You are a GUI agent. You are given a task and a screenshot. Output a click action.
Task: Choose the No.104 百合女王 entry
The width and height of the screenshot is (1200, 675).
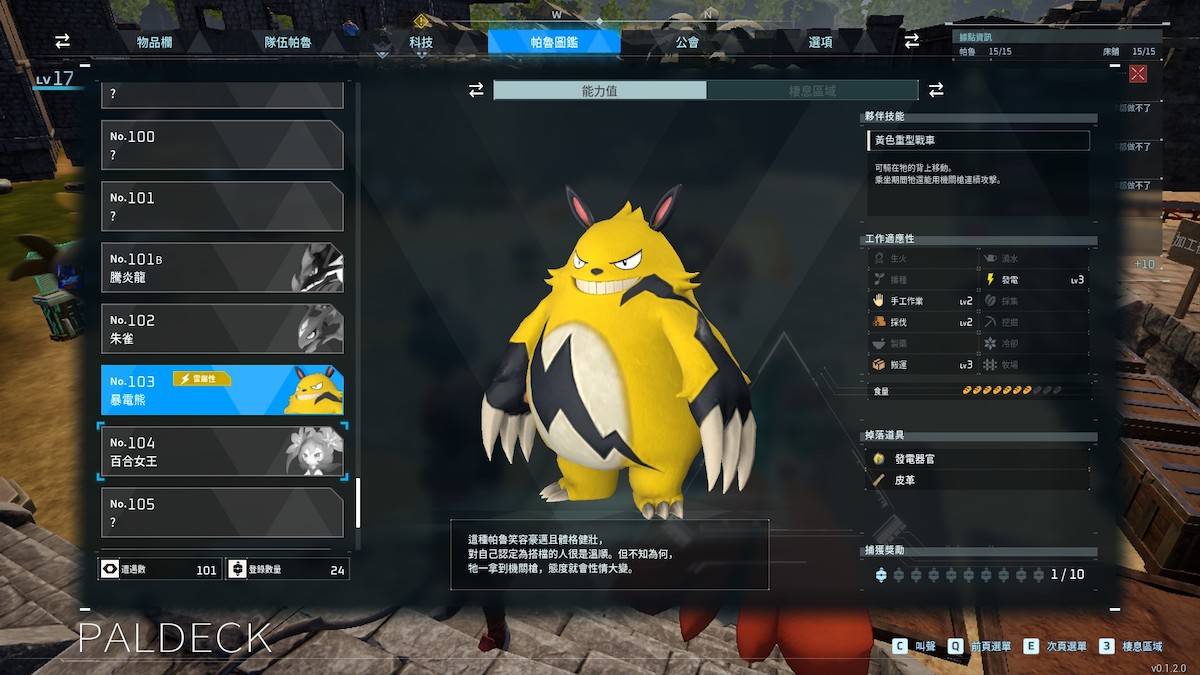222,452
